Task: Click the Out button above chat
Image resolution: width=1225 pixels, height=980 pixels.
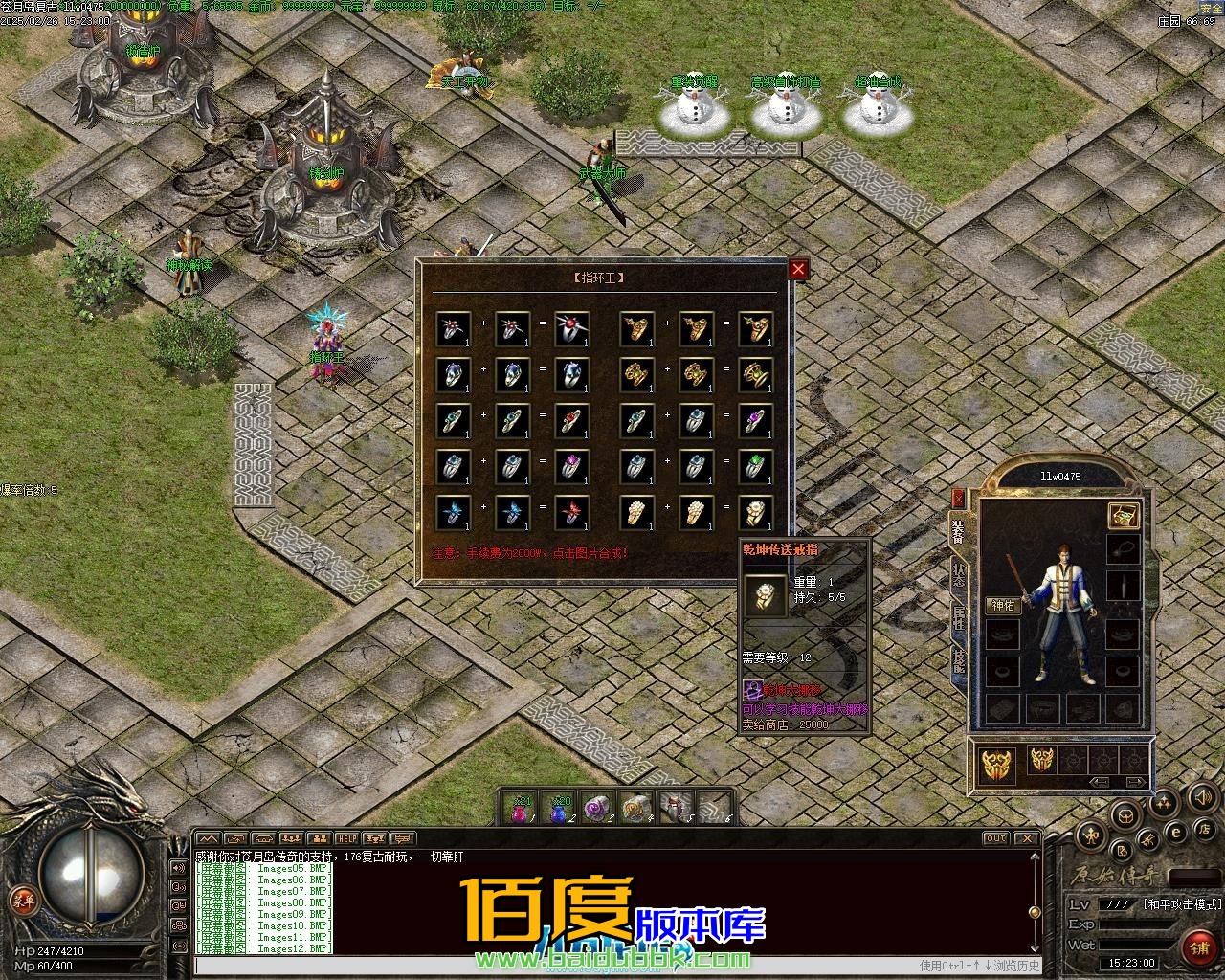Action: click(996, 839)
